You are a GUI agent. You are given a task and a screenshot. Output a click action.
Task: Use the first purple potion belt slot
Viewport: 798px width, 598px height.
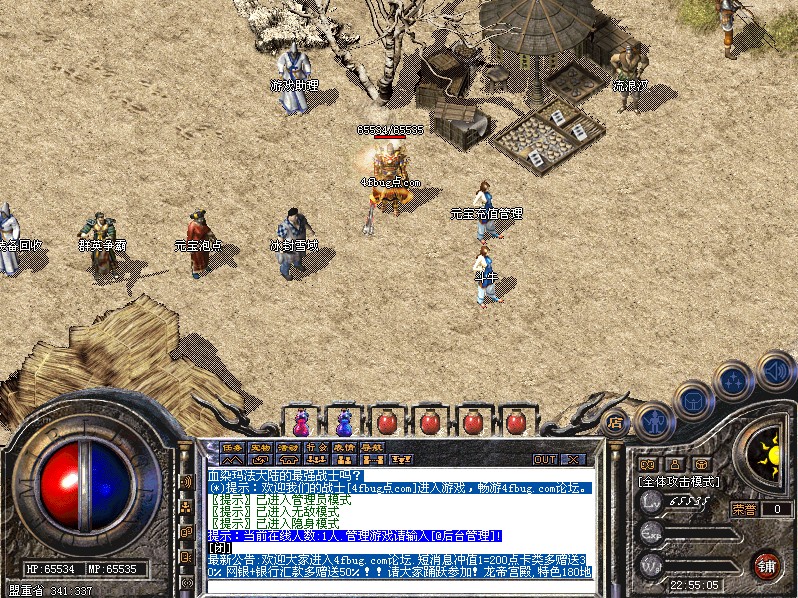coord(301,421)
